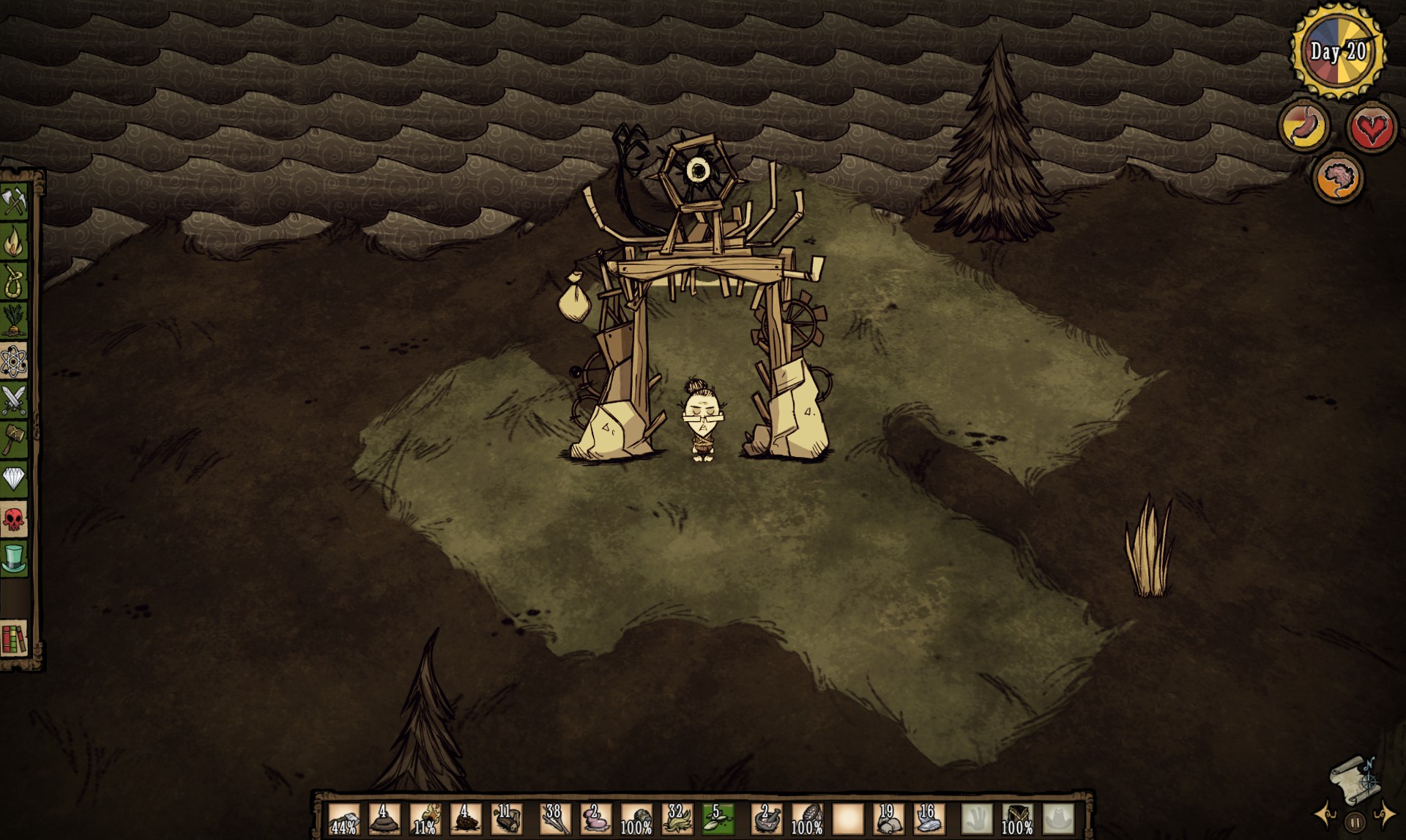This screenshot has width=1406, height=840.
Task: Open the crossed swords Fight tab
Action: [x=15, y=400]
